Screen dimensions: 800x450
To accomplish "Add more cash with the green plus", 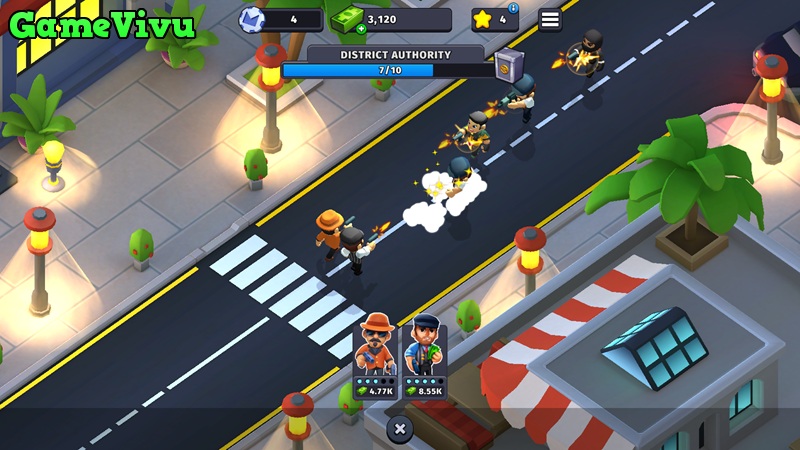I will [361, 29].
